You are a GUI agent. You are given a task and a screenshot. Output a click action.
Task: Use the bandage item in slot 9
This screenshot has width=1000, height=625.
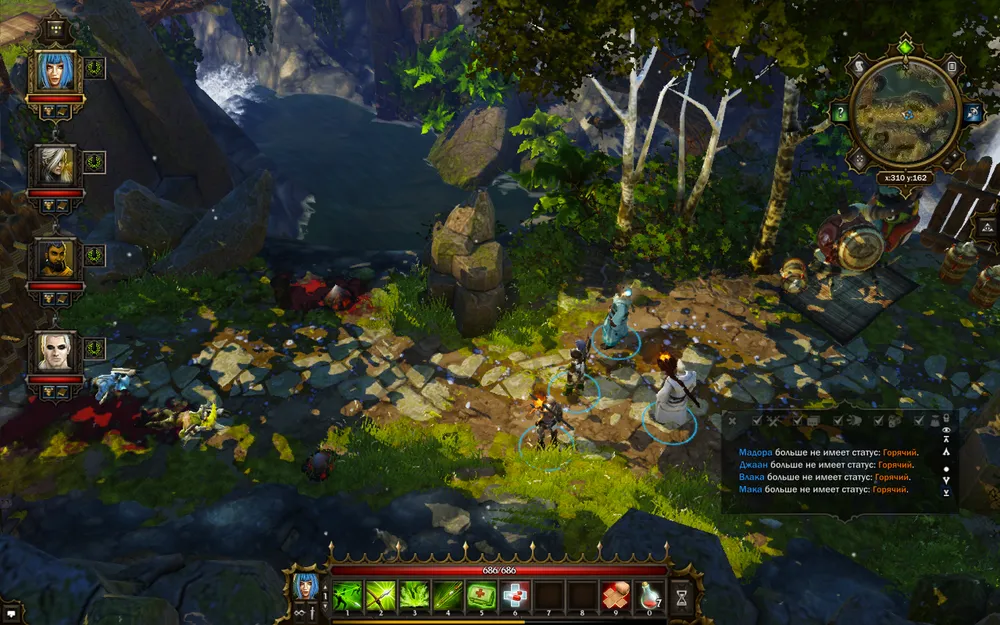coord(616,595)
